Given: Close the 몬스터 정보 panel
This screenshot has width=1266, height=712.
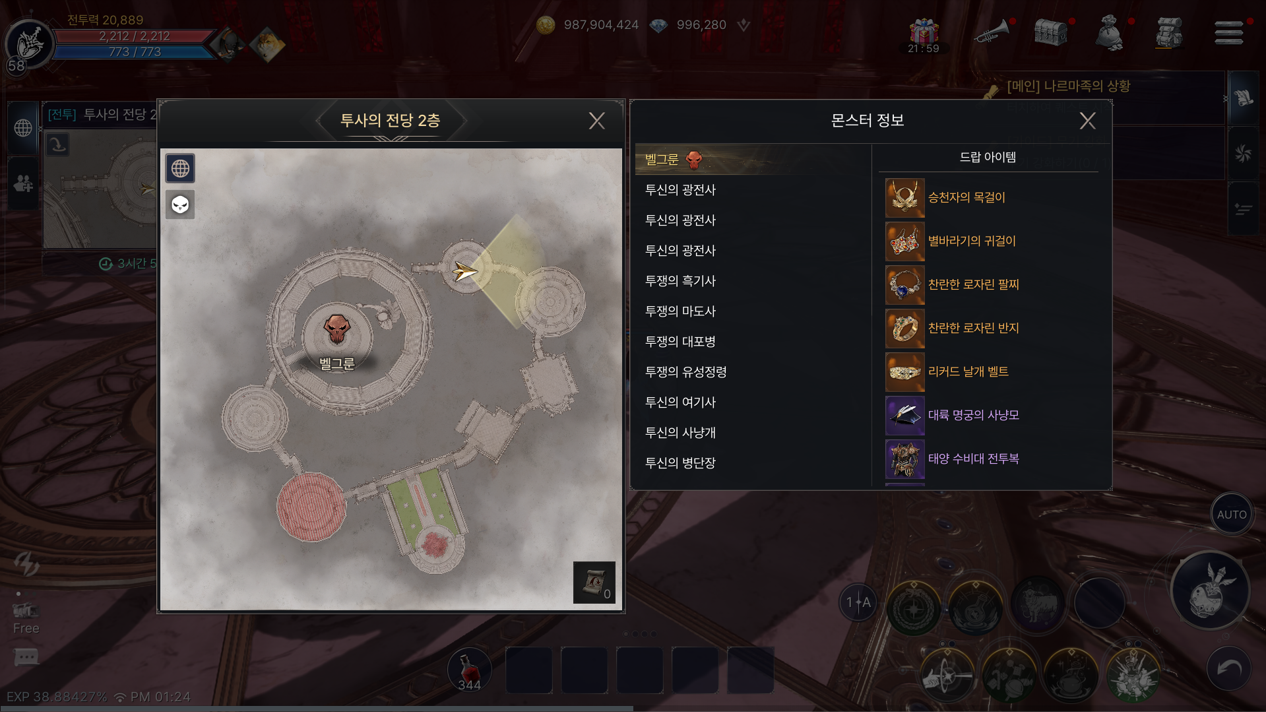Looking at the screenshot, I should (1087, 121).
